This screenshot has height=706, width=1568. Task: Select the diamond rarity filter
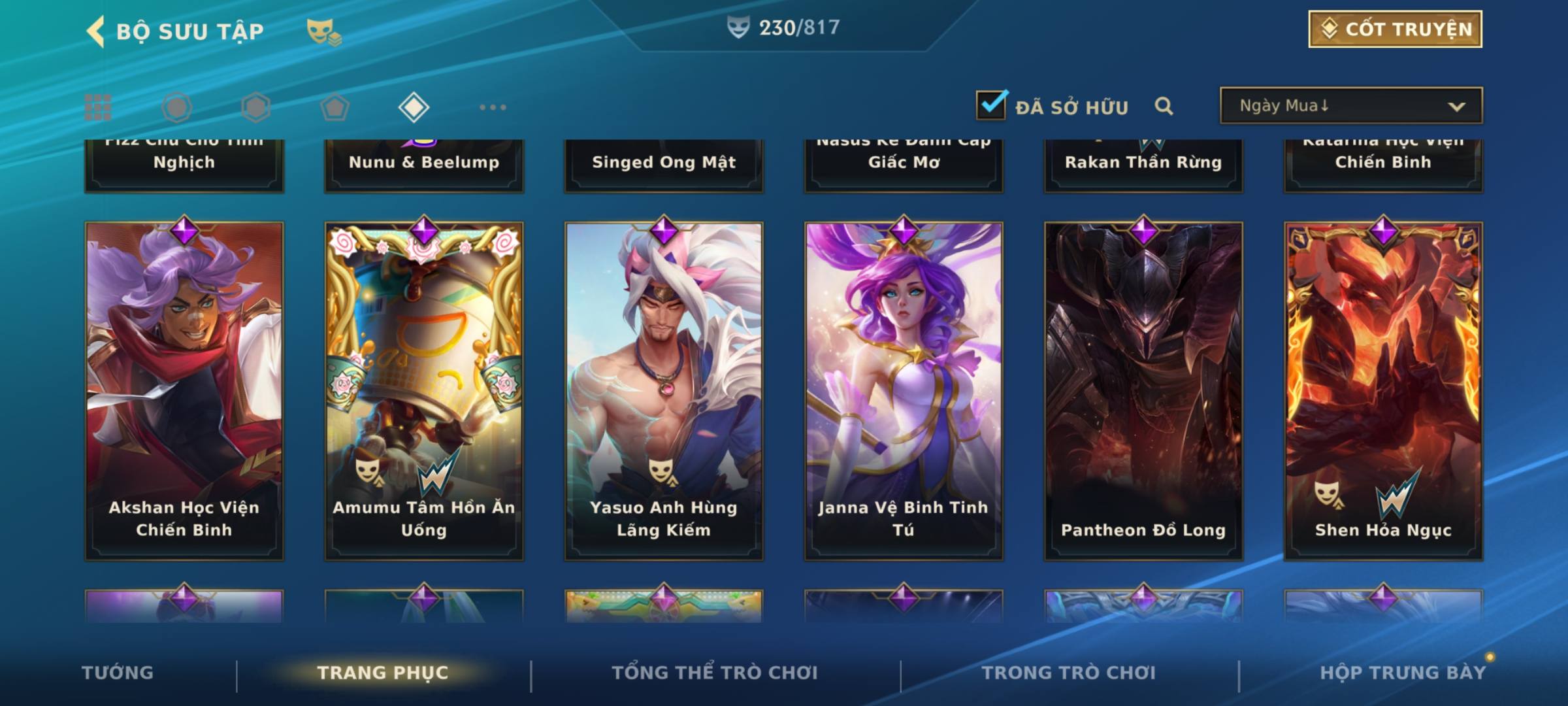(x=414, y=107)
